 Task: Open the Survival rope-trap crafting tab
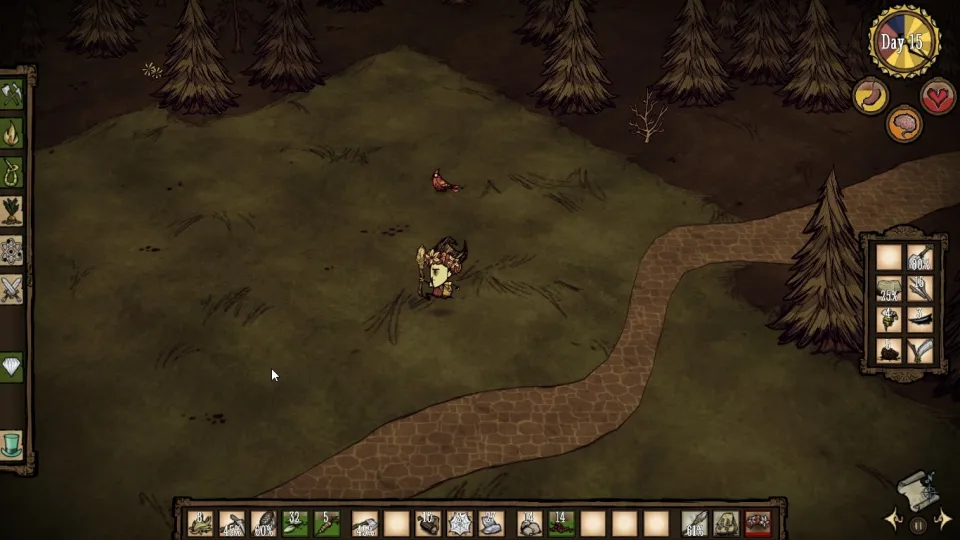pyautogui.click(x=12, y=172)
